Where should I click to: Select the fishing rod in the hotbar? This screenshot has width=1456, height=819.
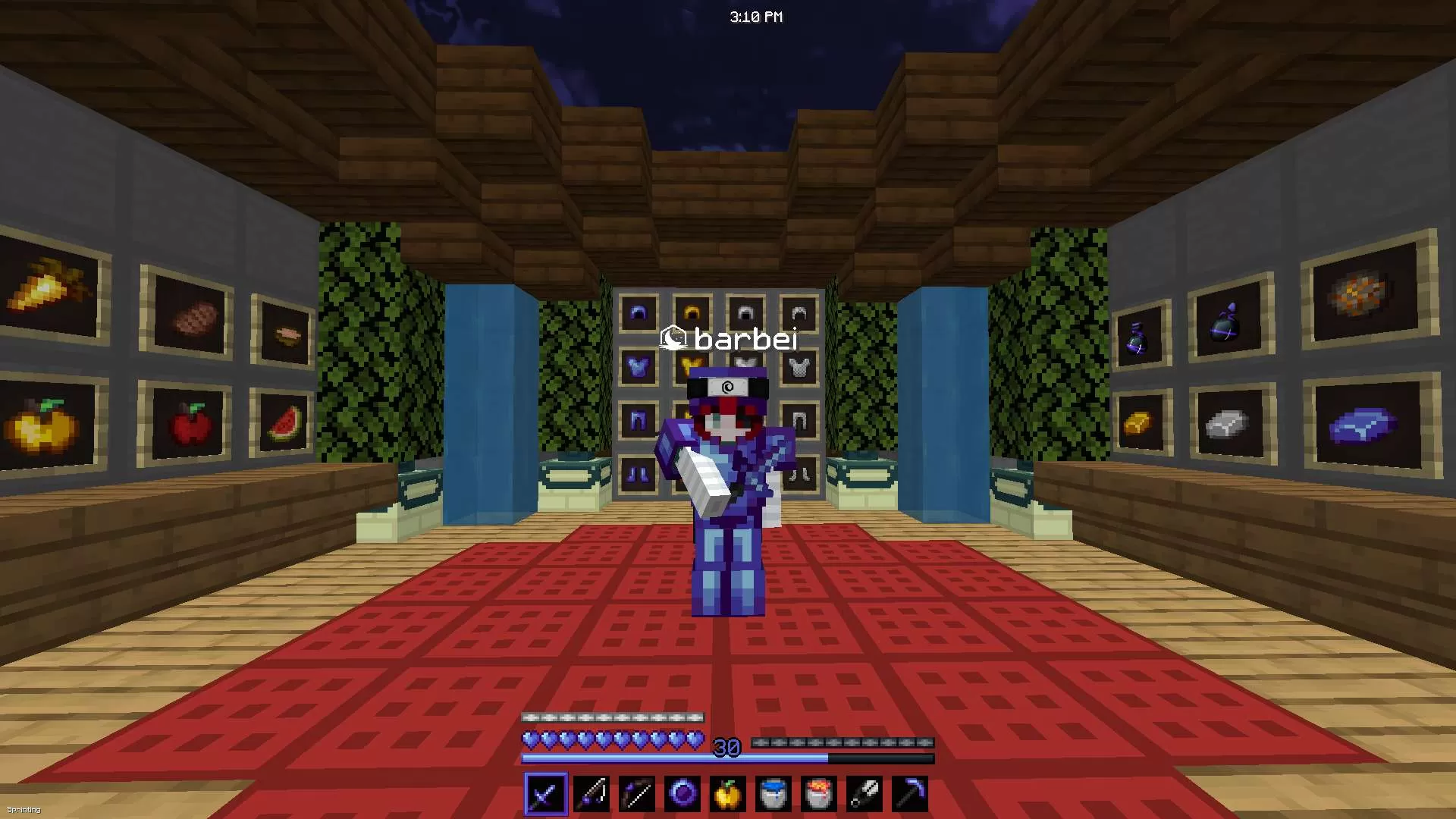(x=638, y=793)
